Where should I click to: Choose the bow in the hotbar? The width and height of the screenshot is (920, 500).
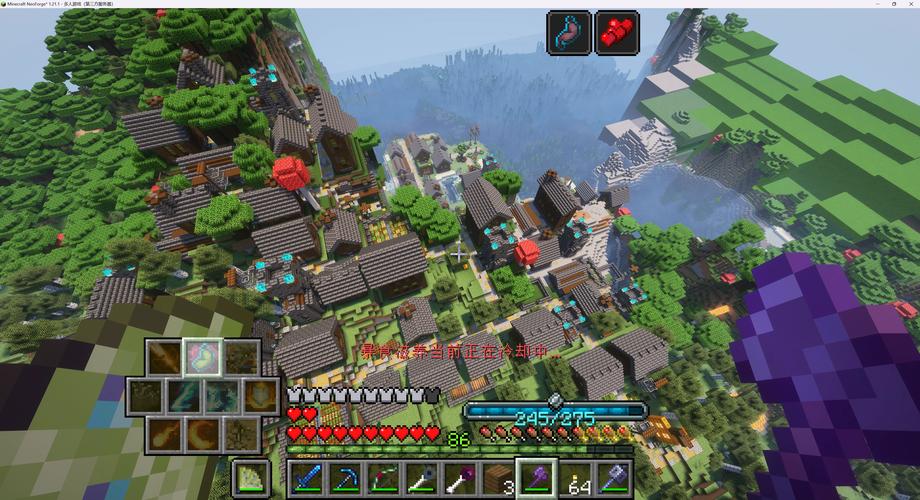(384, 479)
